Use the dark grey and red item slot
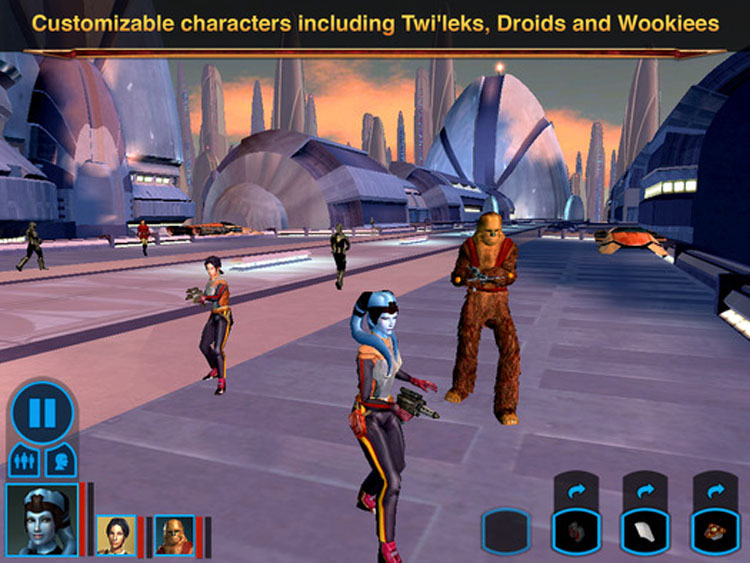Screen dimensions: 750x563 tap(576, 531)
